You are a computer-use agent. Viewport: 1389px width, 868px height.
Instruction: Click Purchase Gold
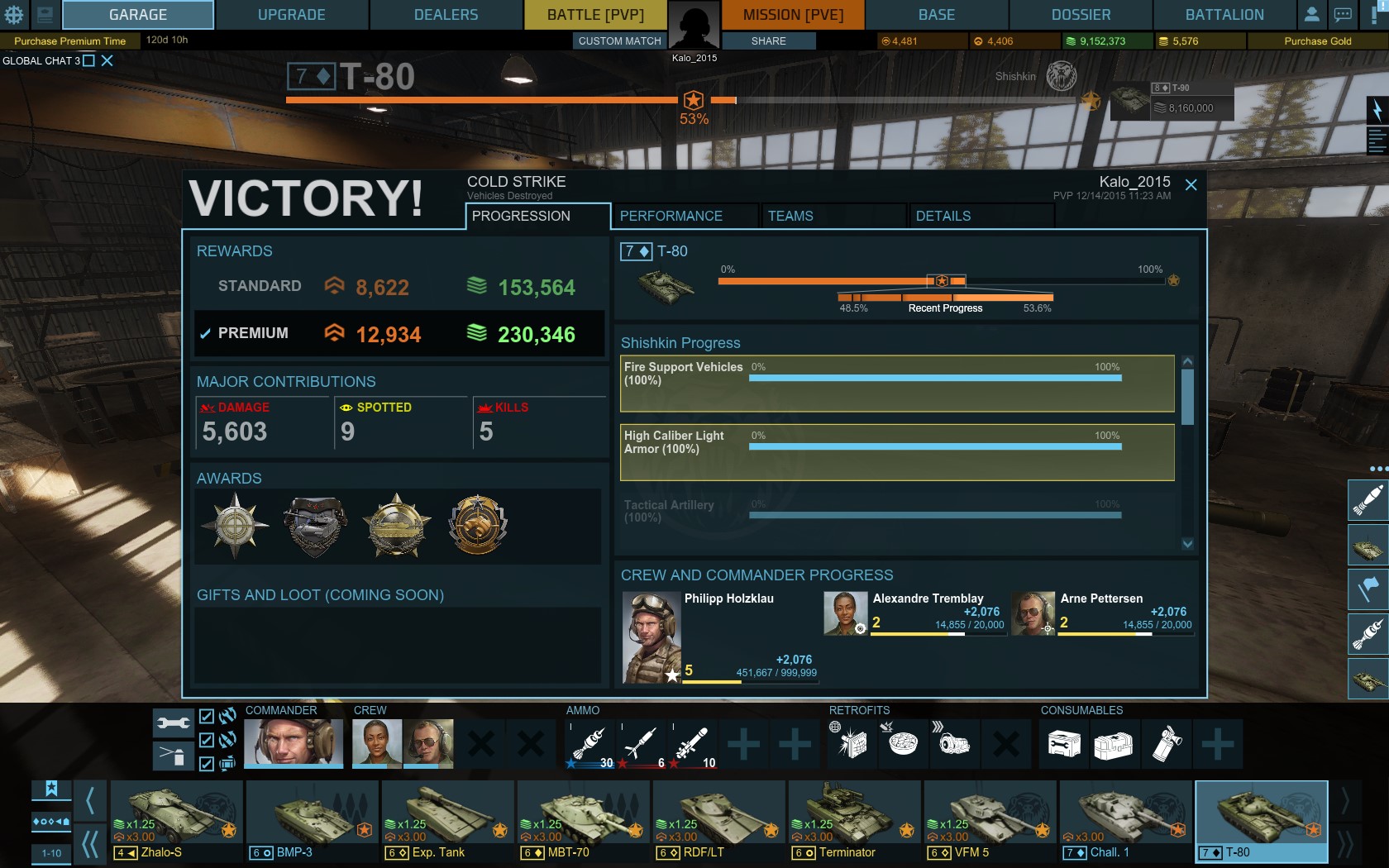coord(1317,41)
